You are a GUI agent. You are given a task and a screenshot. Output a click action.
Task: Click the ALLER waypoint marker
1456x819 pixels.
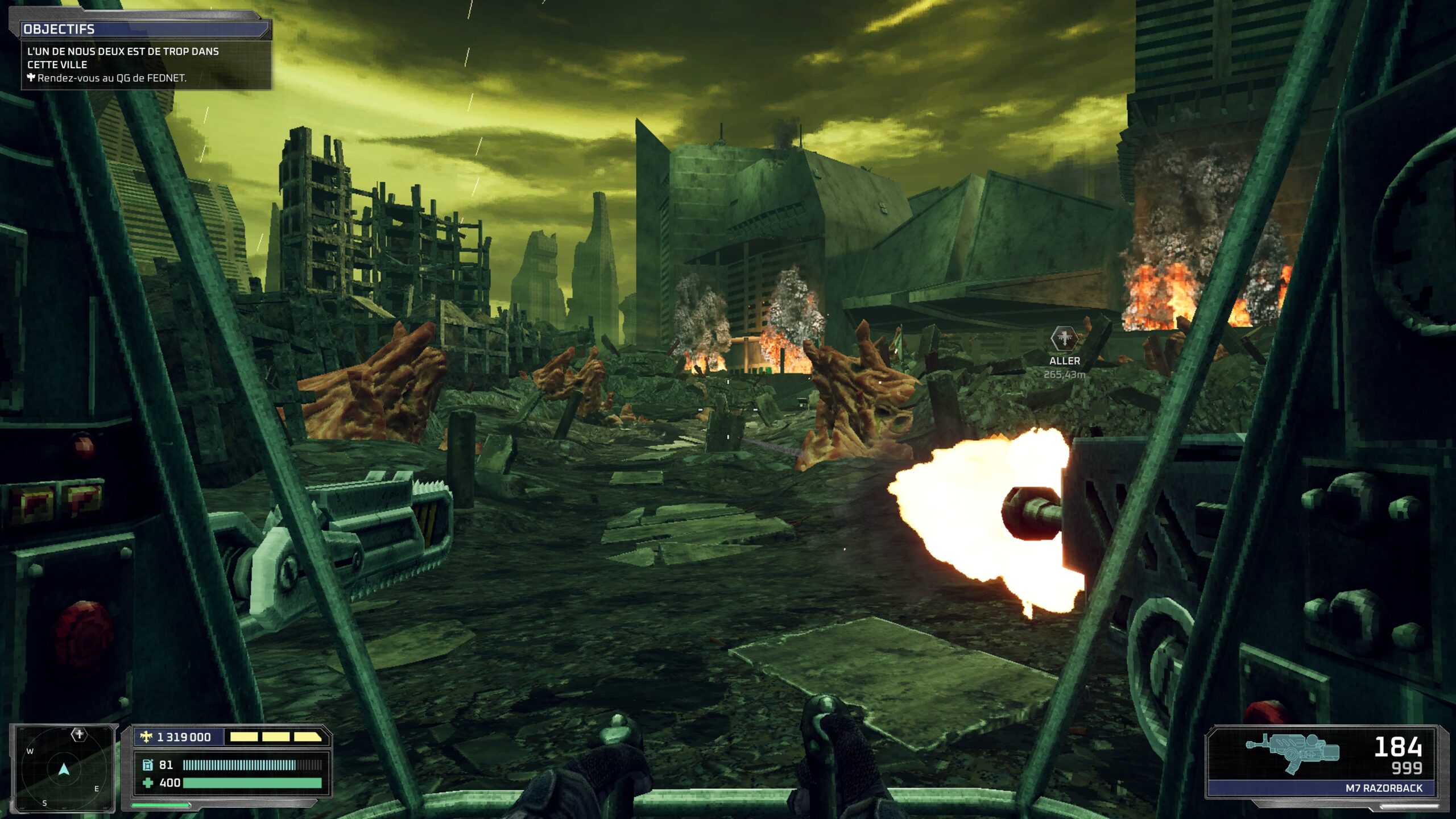[1064, 338]
